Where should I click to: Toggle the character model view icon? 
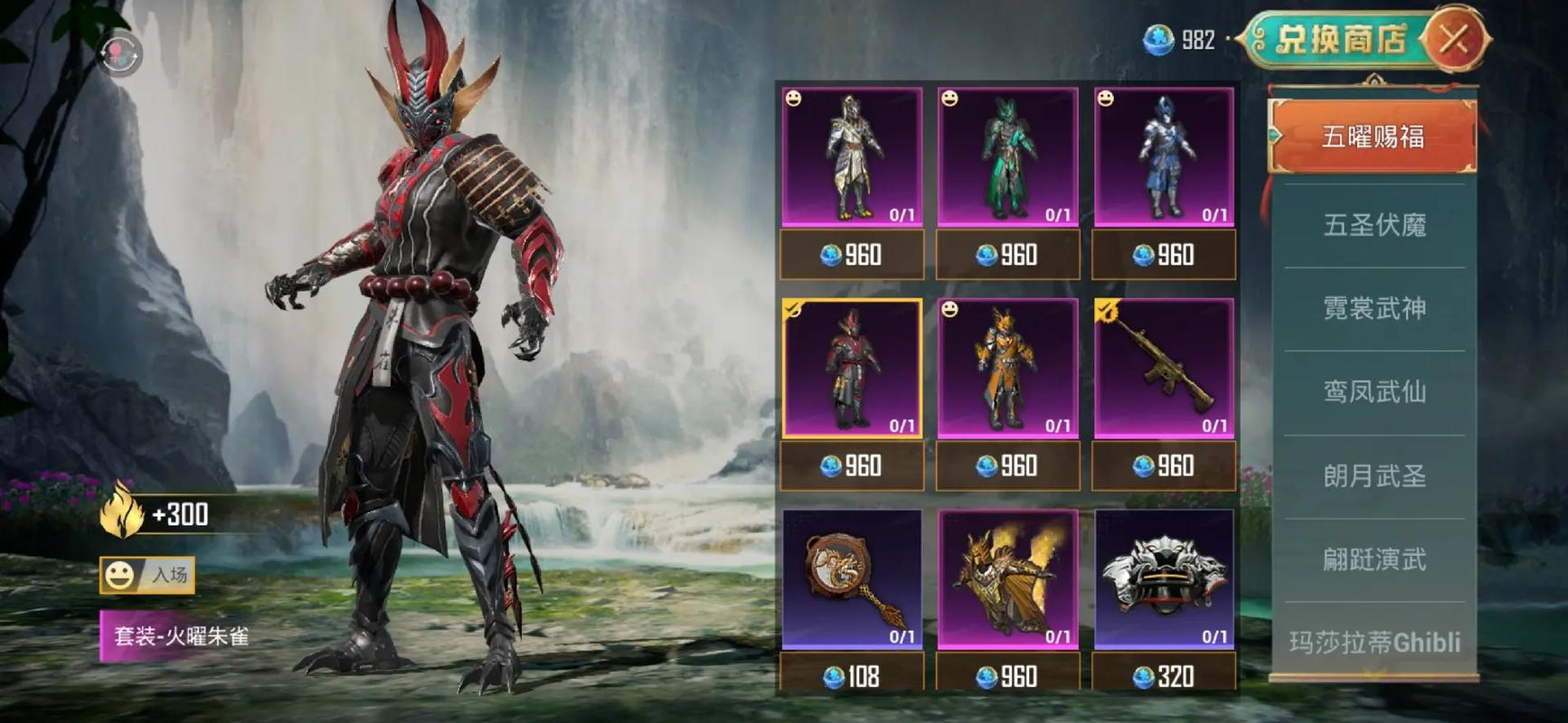pos(120,55)
